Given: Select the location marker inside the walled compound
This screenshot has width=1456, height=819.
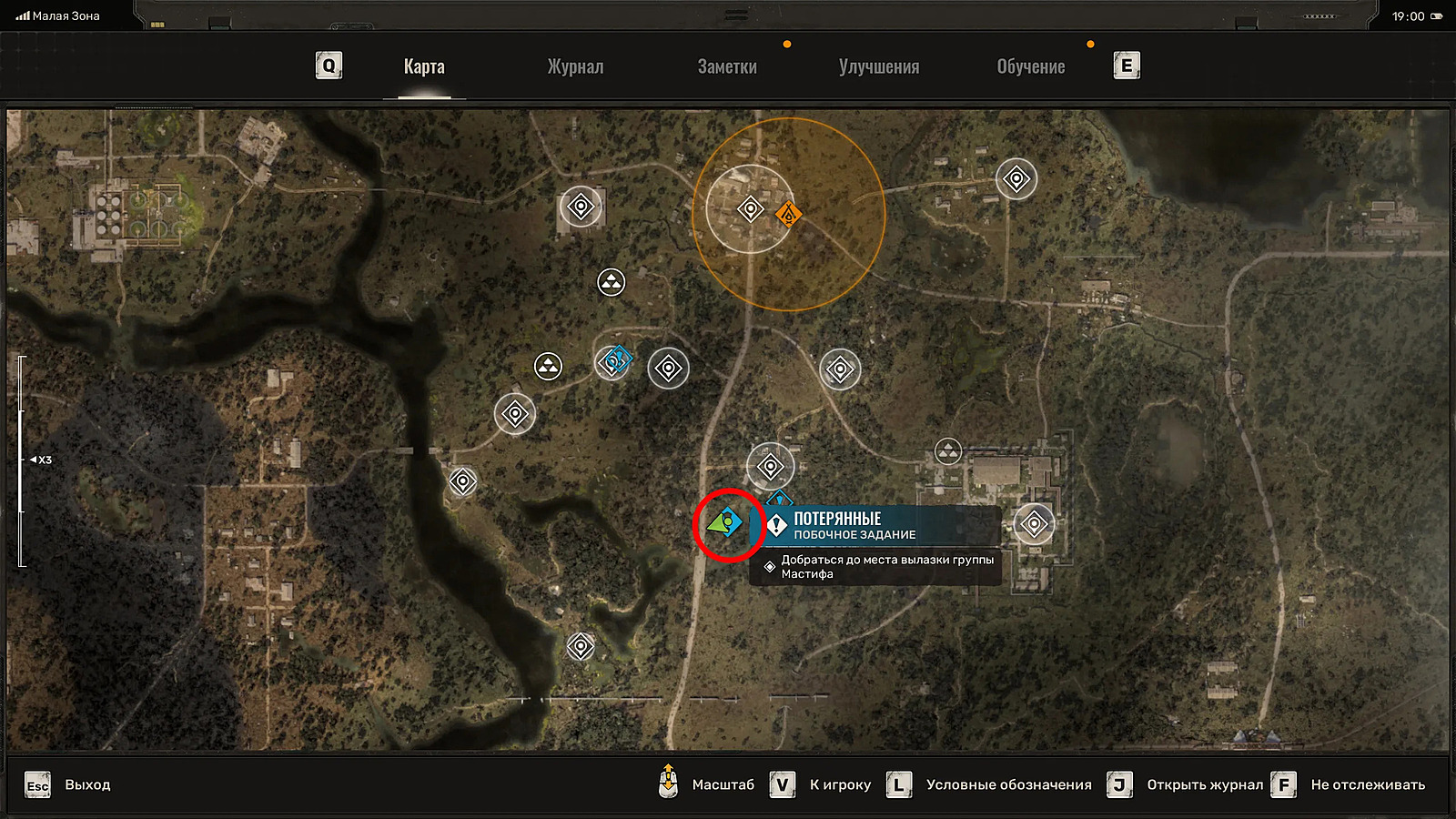Looking at the screenshot, I should click(1034, 524).
